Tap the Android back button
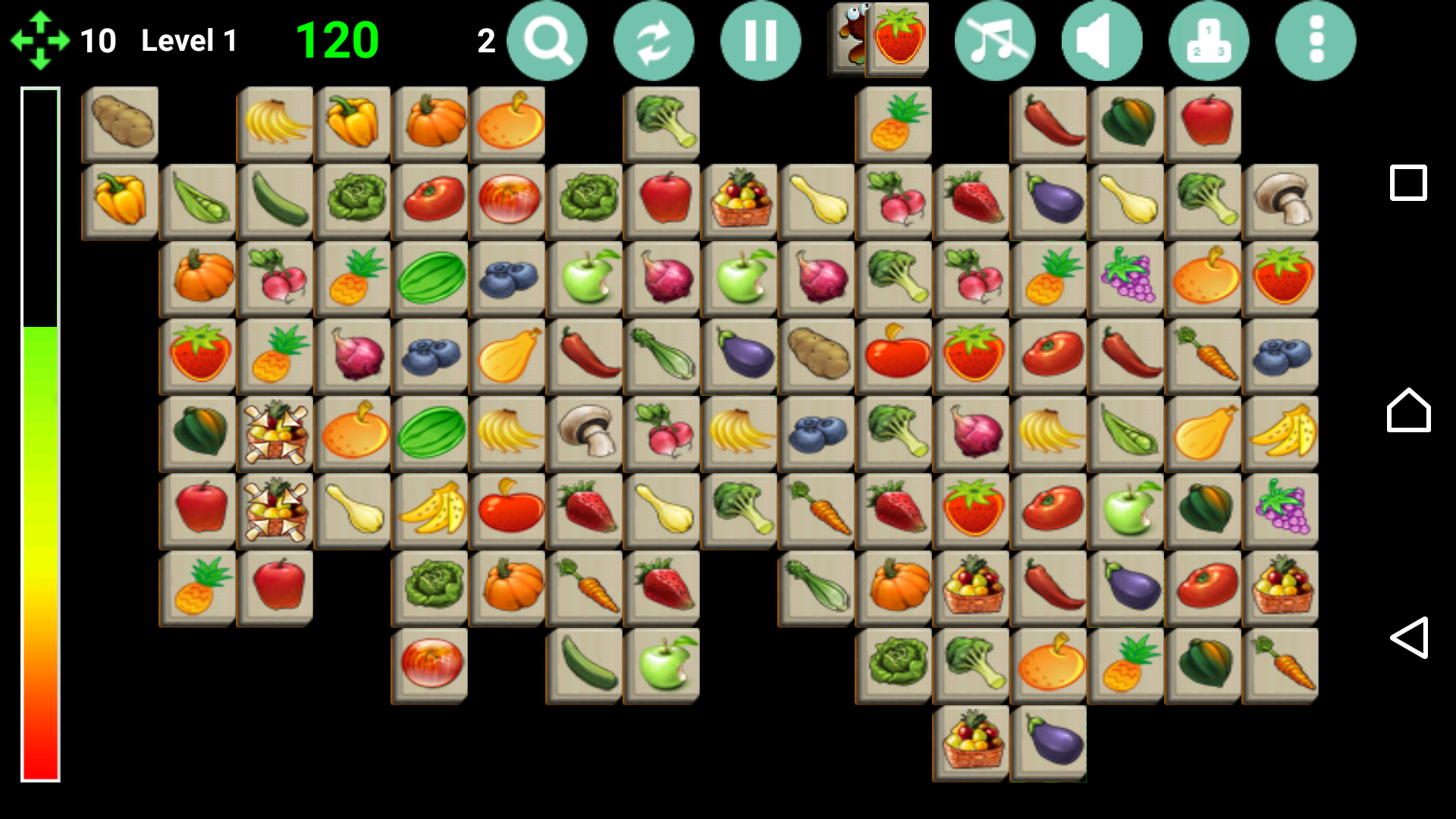Viewport: 1456px width, 819px height. (1410, 641)
